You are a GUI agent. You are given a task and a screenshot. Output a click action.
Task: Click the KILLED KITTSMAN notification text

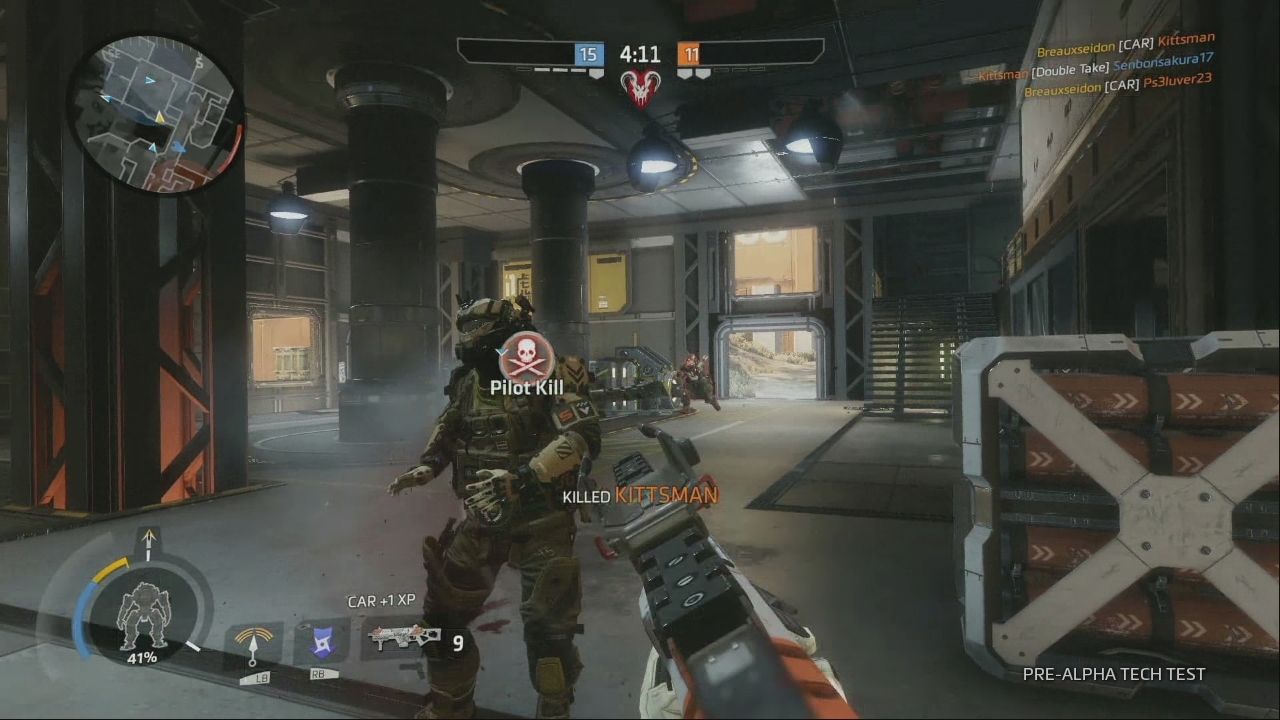[x=640, y=493]
